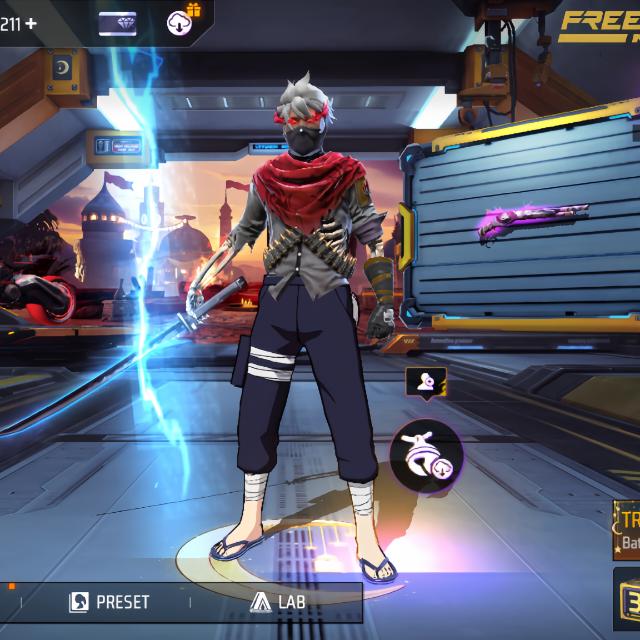
Task: Open the PRESET menu
Action: pyautogui.click(x=110, y=602)
